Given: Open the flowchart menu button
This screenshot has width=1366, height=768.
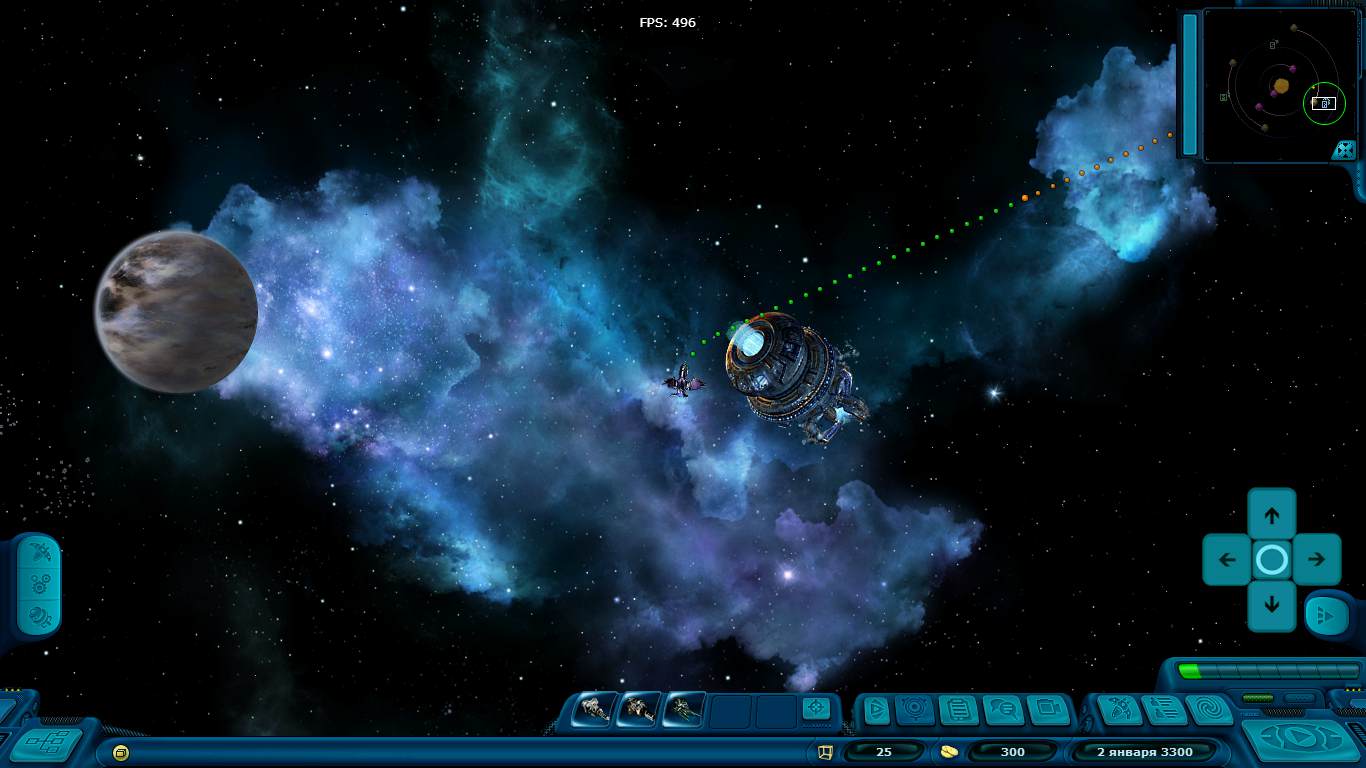Looking at the screenshot, I should coord(45,744).
